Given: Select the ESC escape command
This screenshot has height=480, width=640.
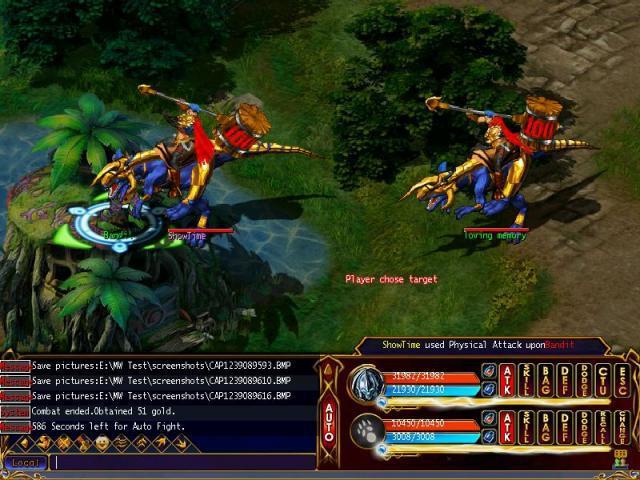Looking at the screenshot, I should [x=622, y=379].
